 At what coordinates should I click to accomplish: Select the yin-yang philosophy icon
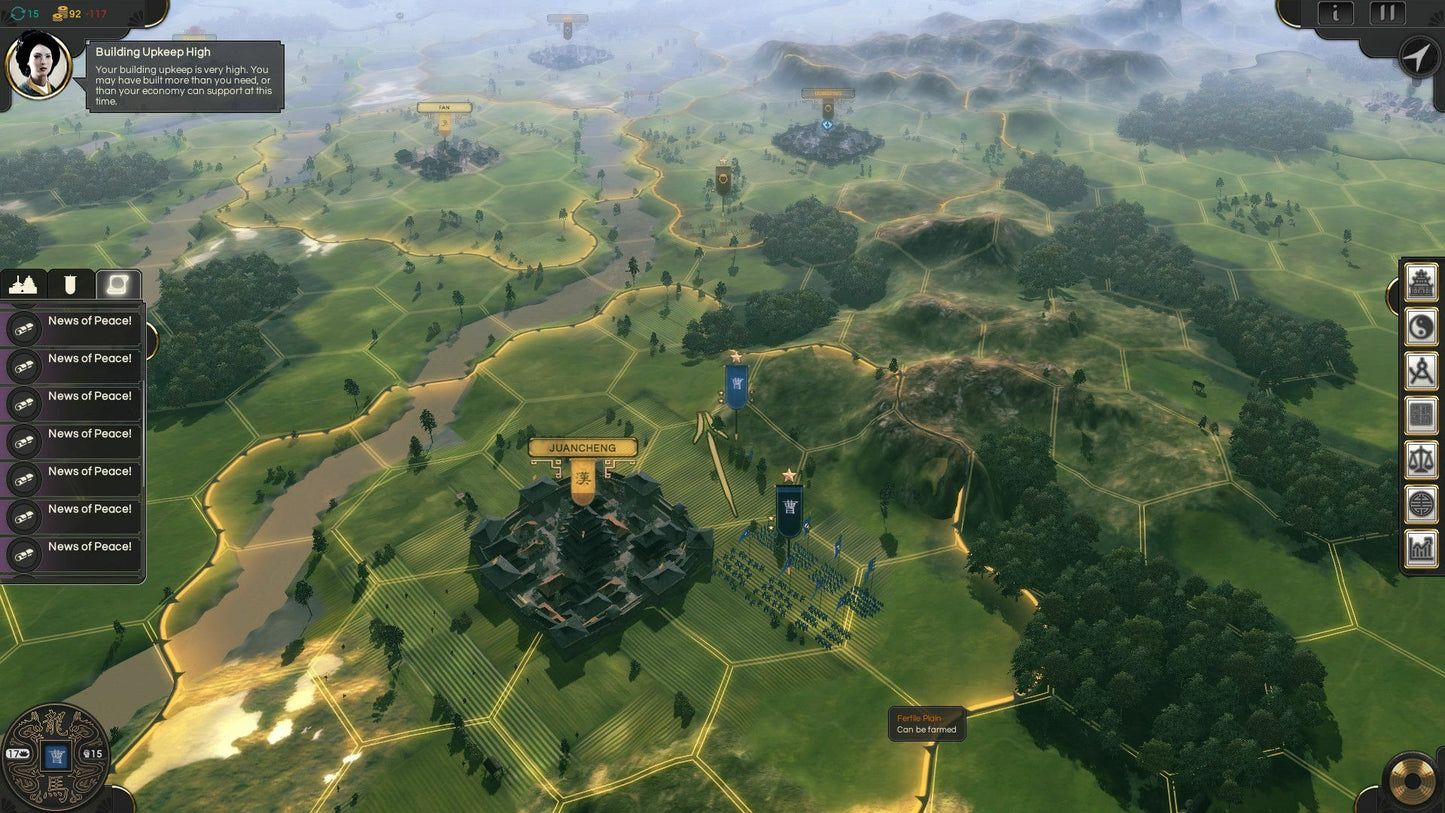[1420, 327]
